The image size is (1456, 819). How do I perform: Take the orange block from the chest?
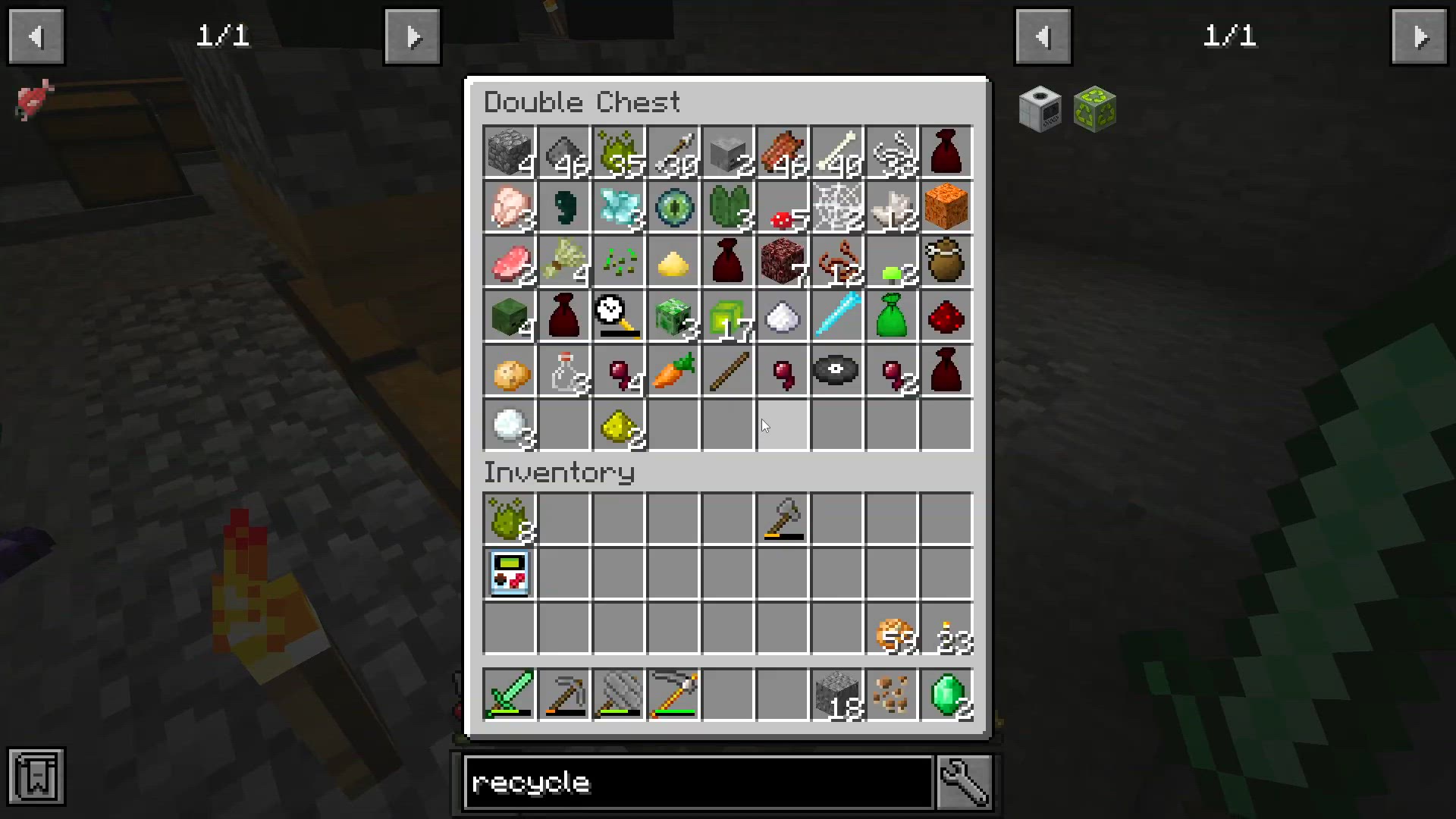pos(946,206)
